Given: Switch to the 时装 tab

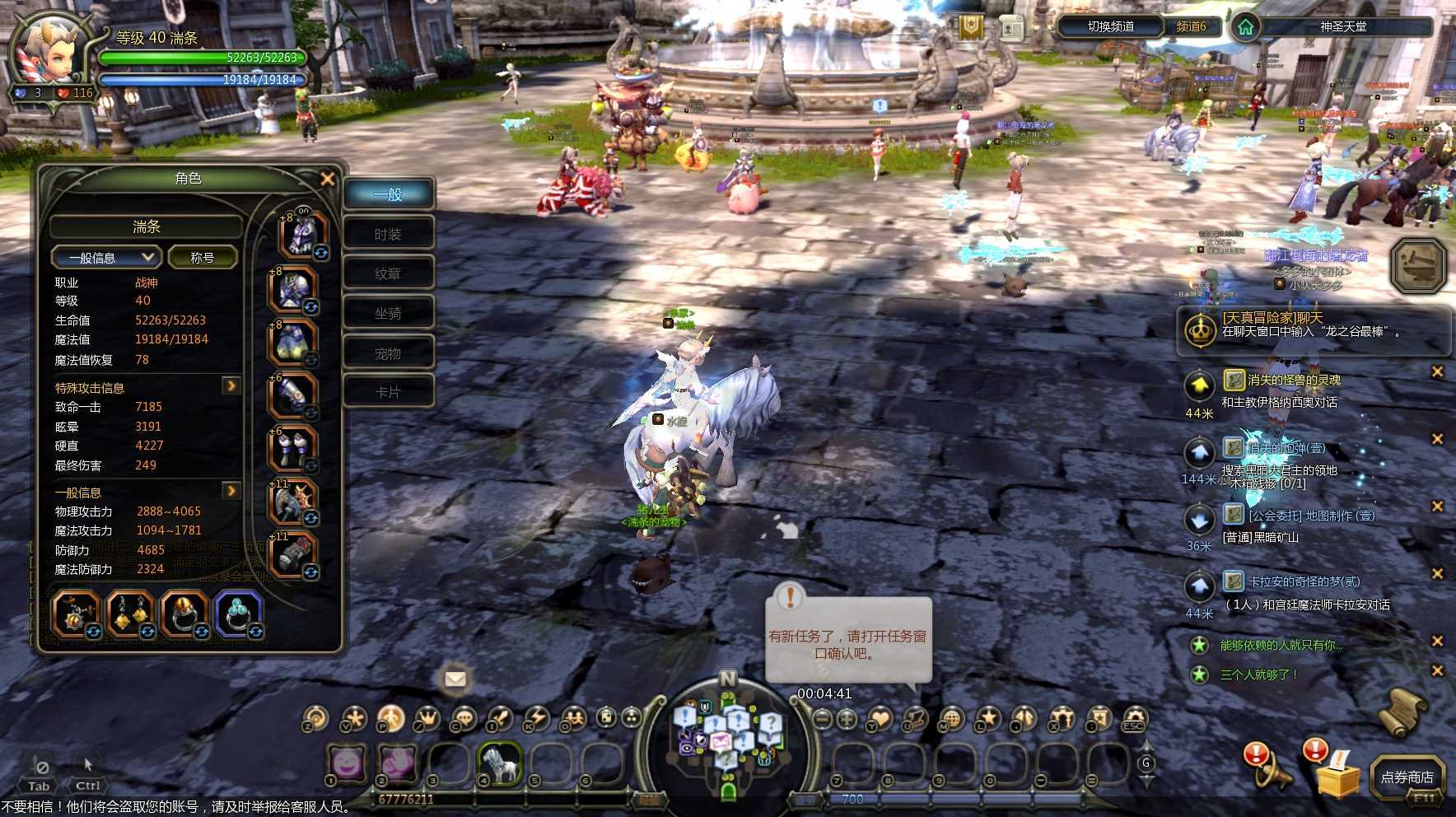Looking at the screenshot, I should pyautogui.click(x=388, y=235).
